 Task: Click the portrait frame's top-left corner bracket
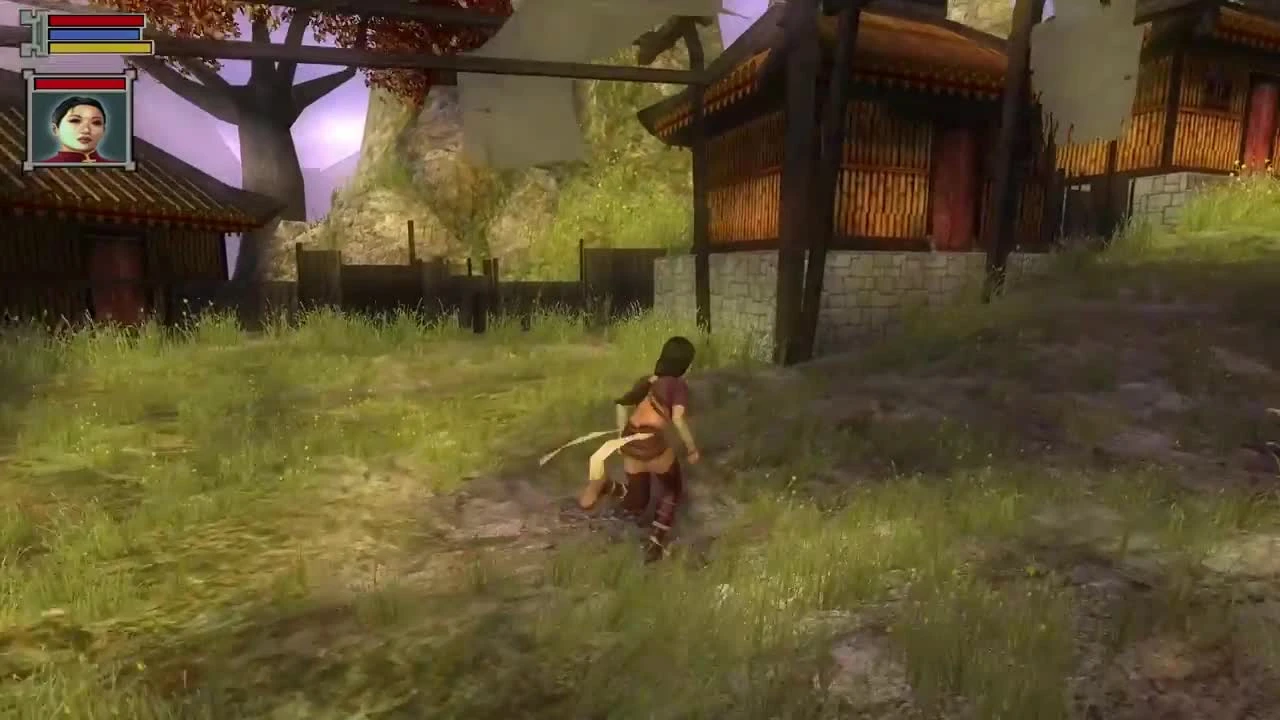coord(28,74)
